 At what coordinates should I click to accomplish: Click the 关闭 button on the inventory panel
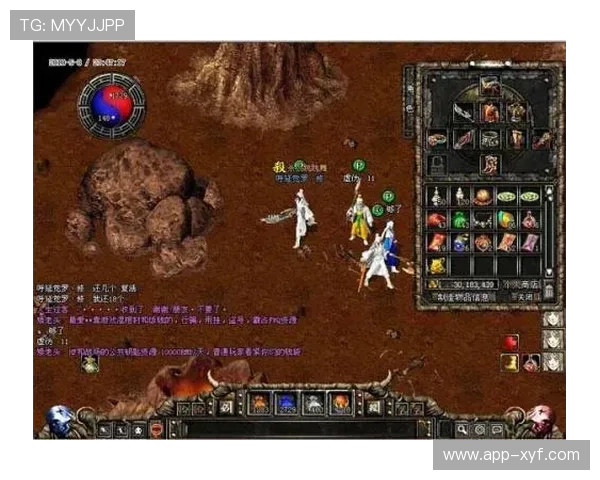(x=524, y=297)
